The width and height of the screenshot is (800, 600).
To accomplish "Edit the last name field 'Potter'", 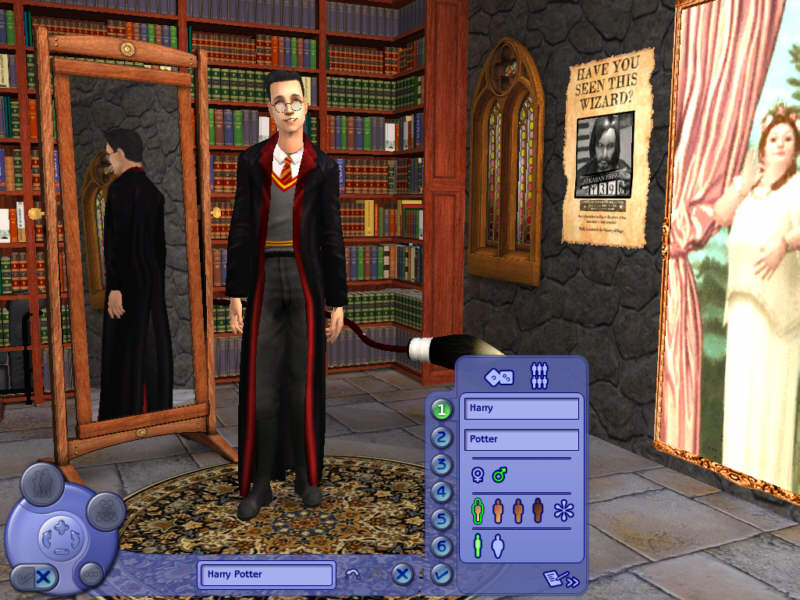I will (x=520, y=440).
